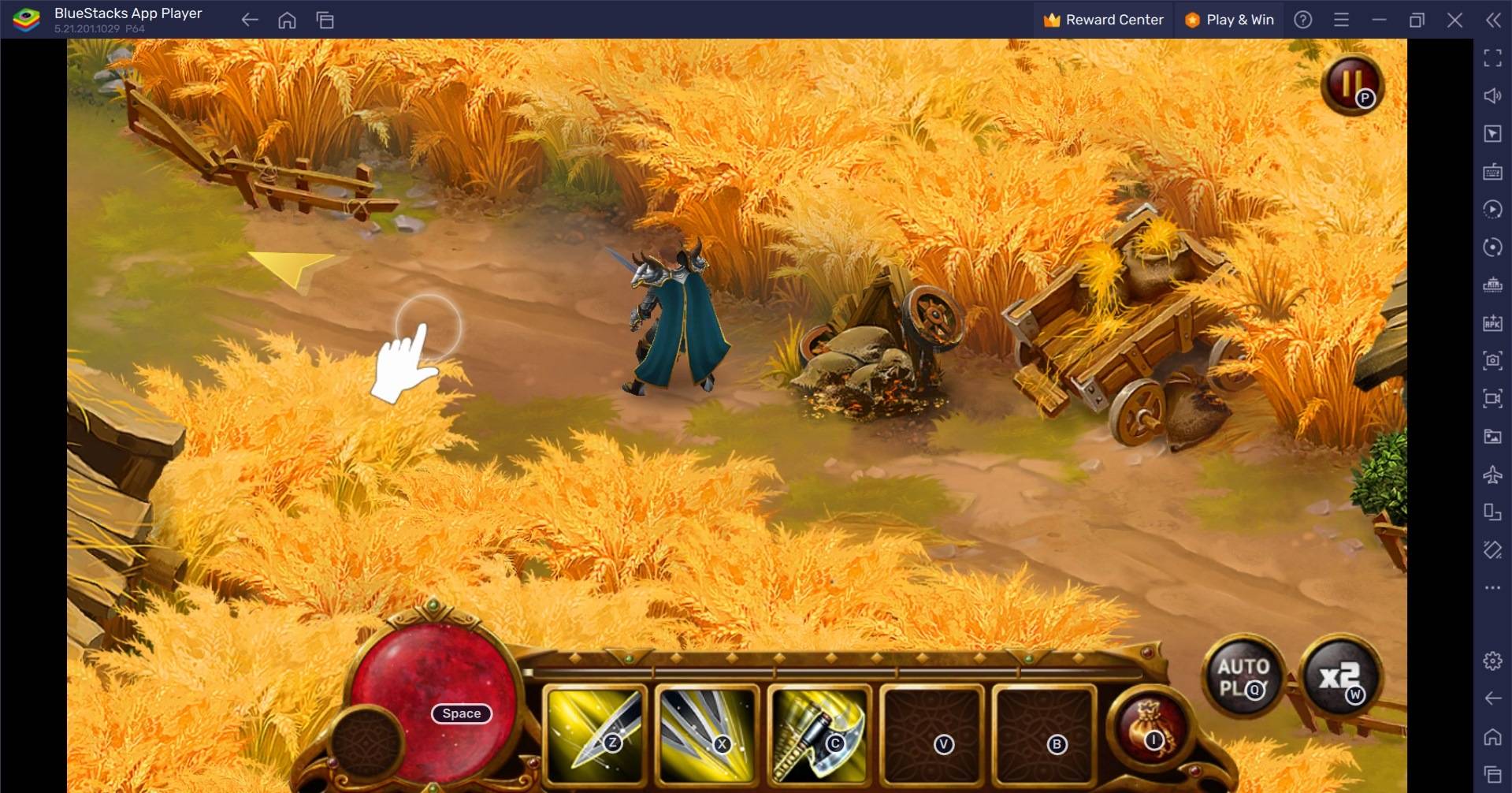Open the BlueStacks hamburger menu
The image size is (1512, 793).
(x=1341, y=20)
